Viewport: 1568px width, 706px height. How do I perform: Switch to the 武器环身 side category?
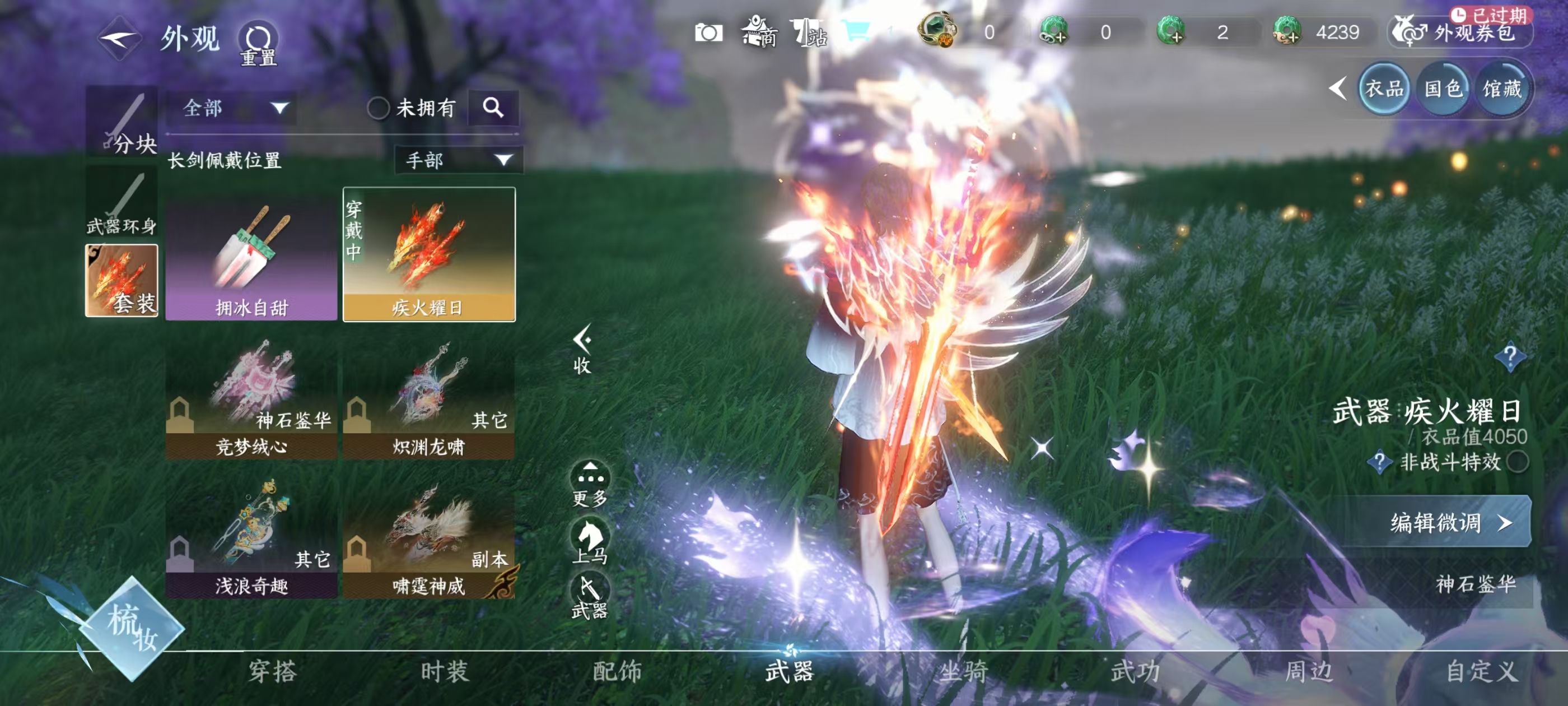coord(122,203)
